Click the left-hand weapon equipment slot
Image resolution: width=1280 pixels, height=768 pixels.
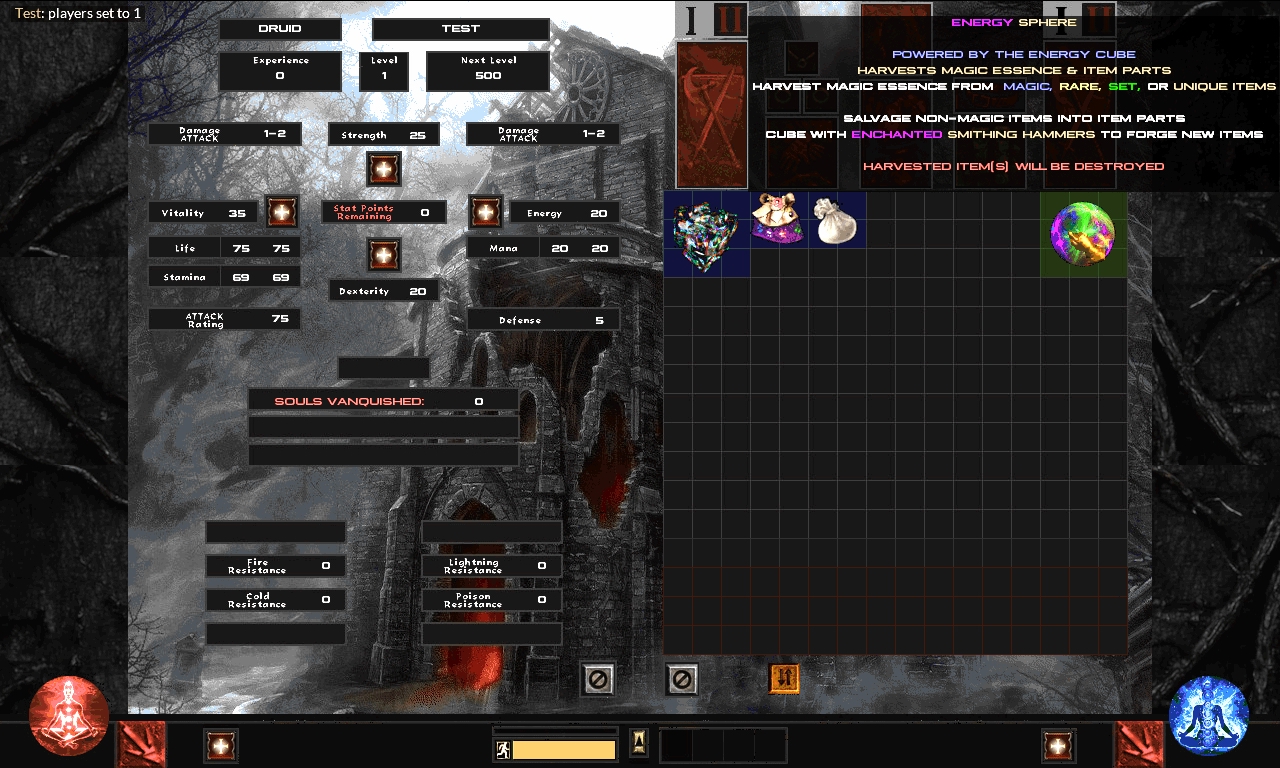[712, 114]
